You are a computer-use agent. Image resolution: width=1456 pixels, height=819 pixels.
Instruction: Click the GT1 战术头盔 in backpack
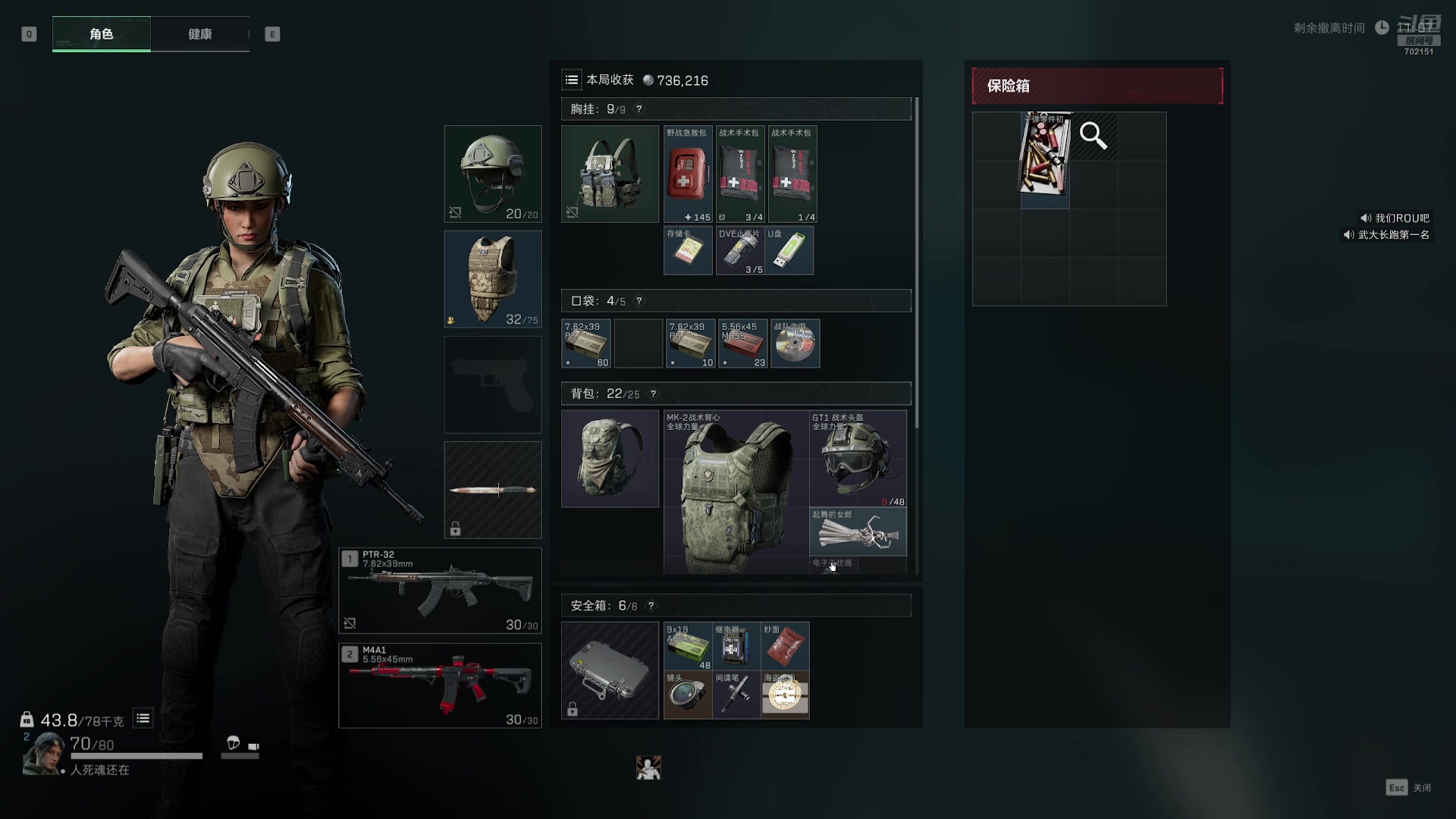[858, 458]
